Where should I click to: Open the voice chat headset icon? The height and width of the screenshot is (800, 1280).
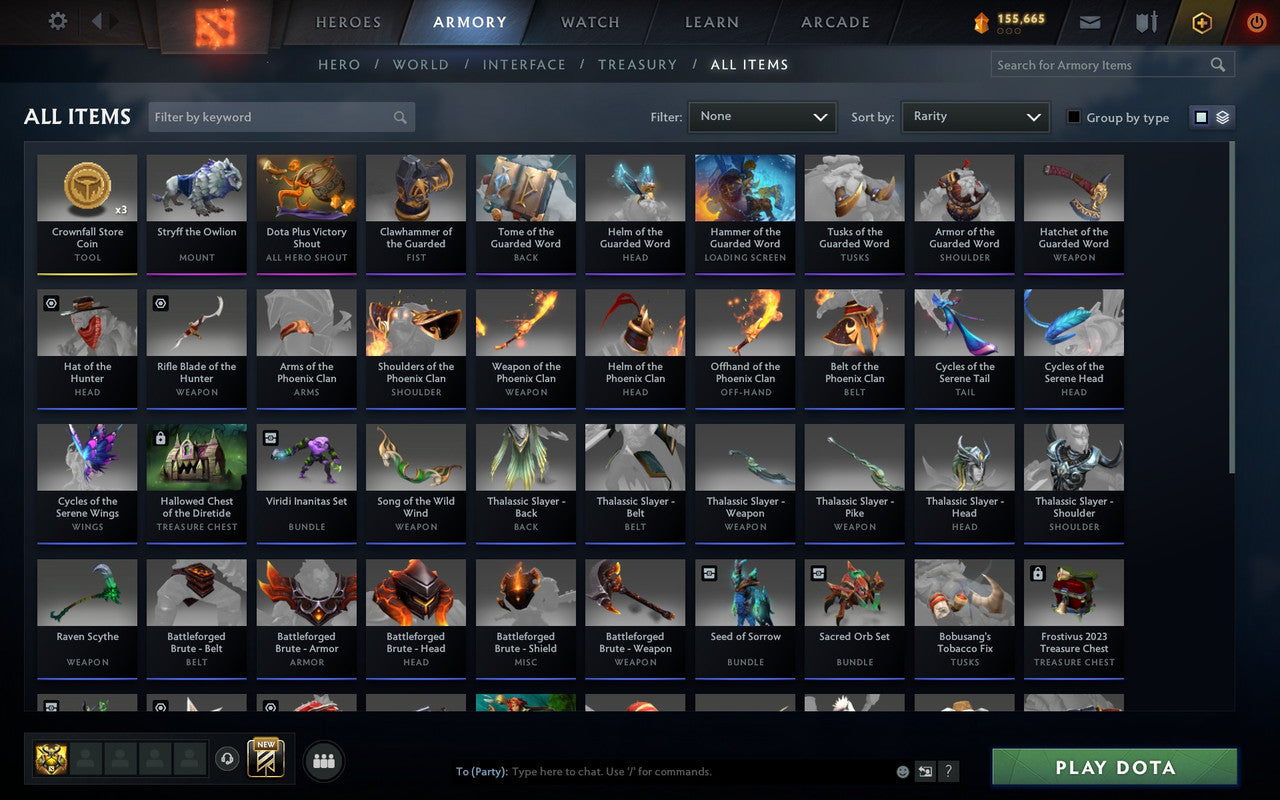pos(227,760)
